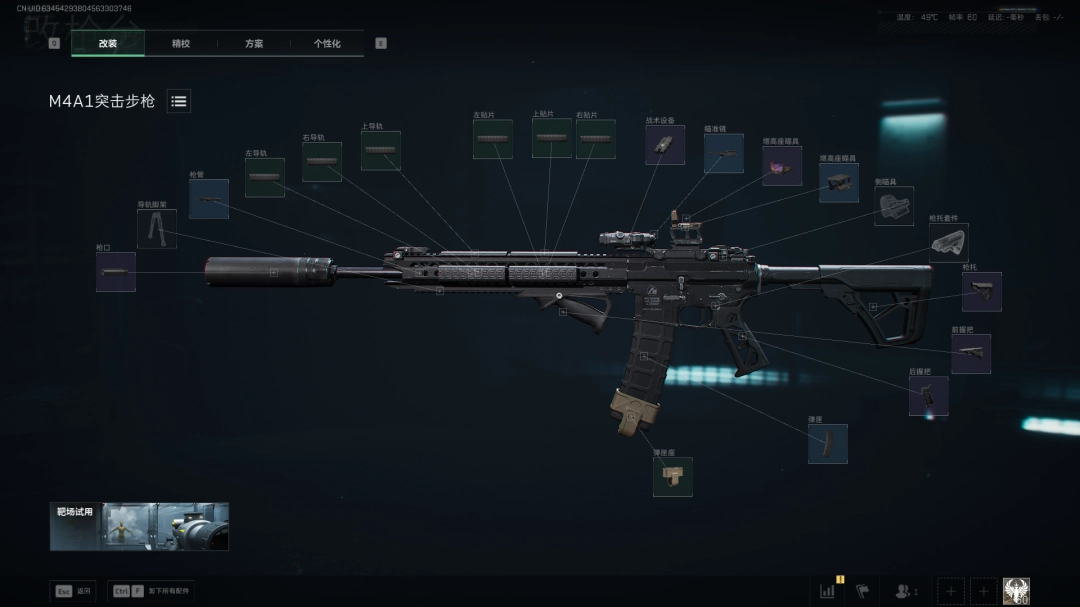Start the 靶场试用 firing range trial

[x=139, y=526]
